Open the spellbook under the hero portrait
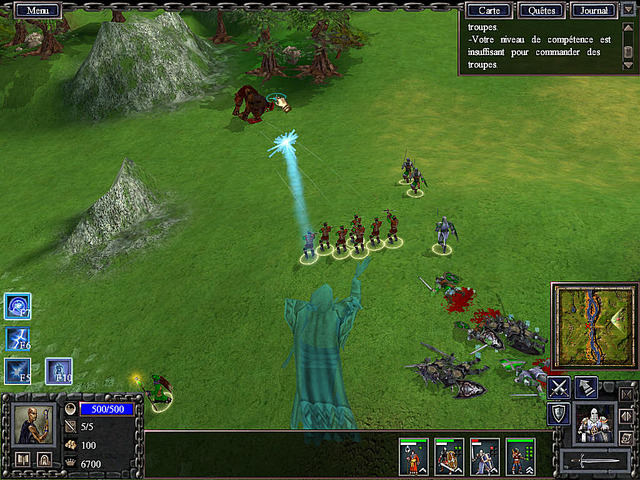Image resolution: width=640 pixels, height=480 pixels. click(22, 460)
